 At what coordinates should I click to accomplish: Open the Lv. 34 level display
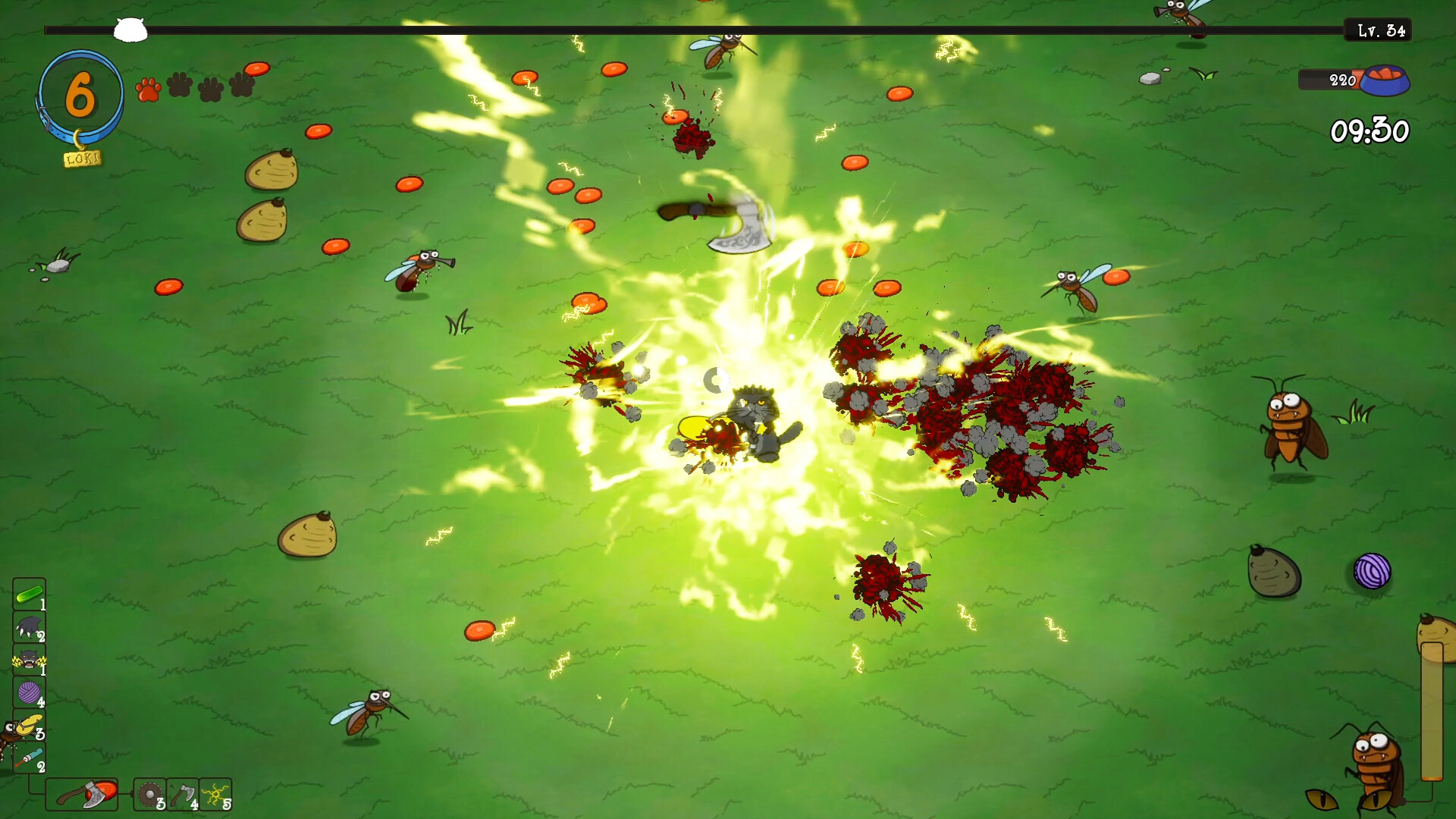point(1378,31)
